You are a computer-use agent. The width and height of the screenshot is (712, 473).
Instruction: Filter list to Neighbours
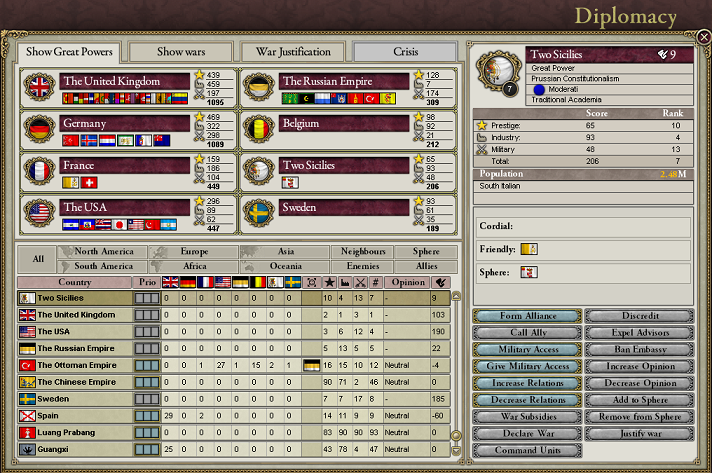[362, 252]
